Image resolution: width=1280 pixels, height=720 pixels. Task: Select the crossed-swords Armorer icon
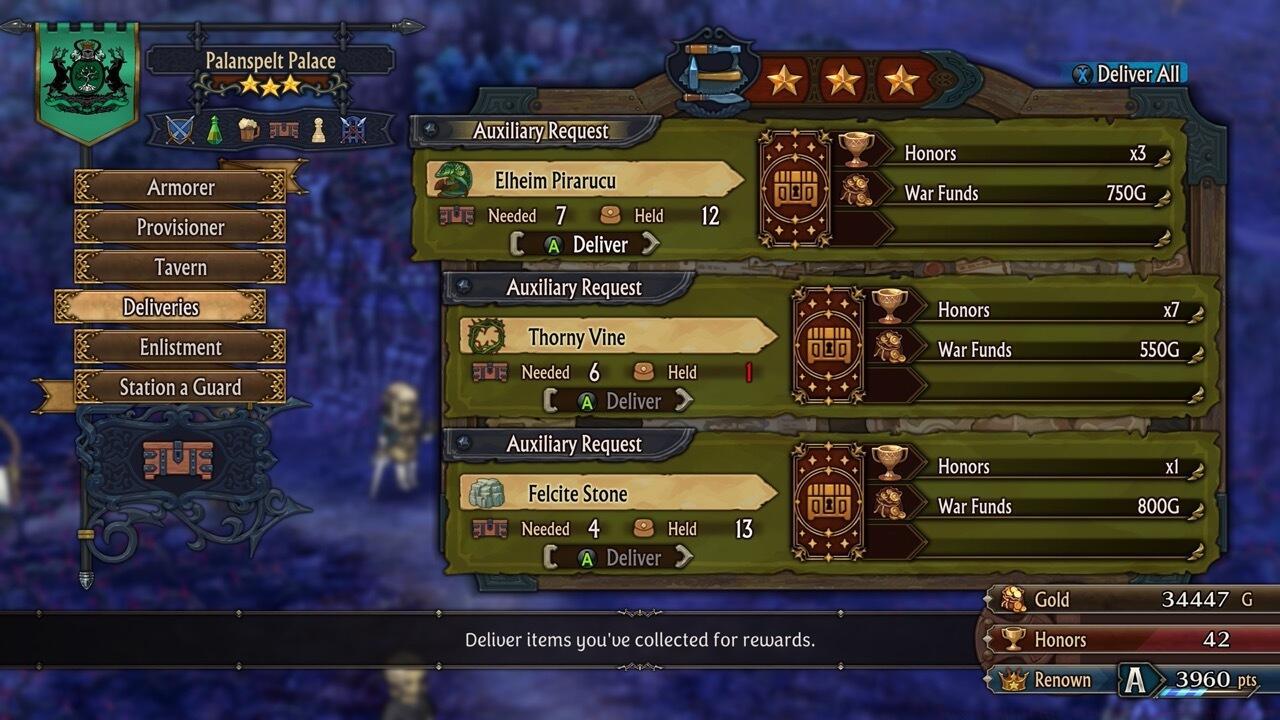180,128
